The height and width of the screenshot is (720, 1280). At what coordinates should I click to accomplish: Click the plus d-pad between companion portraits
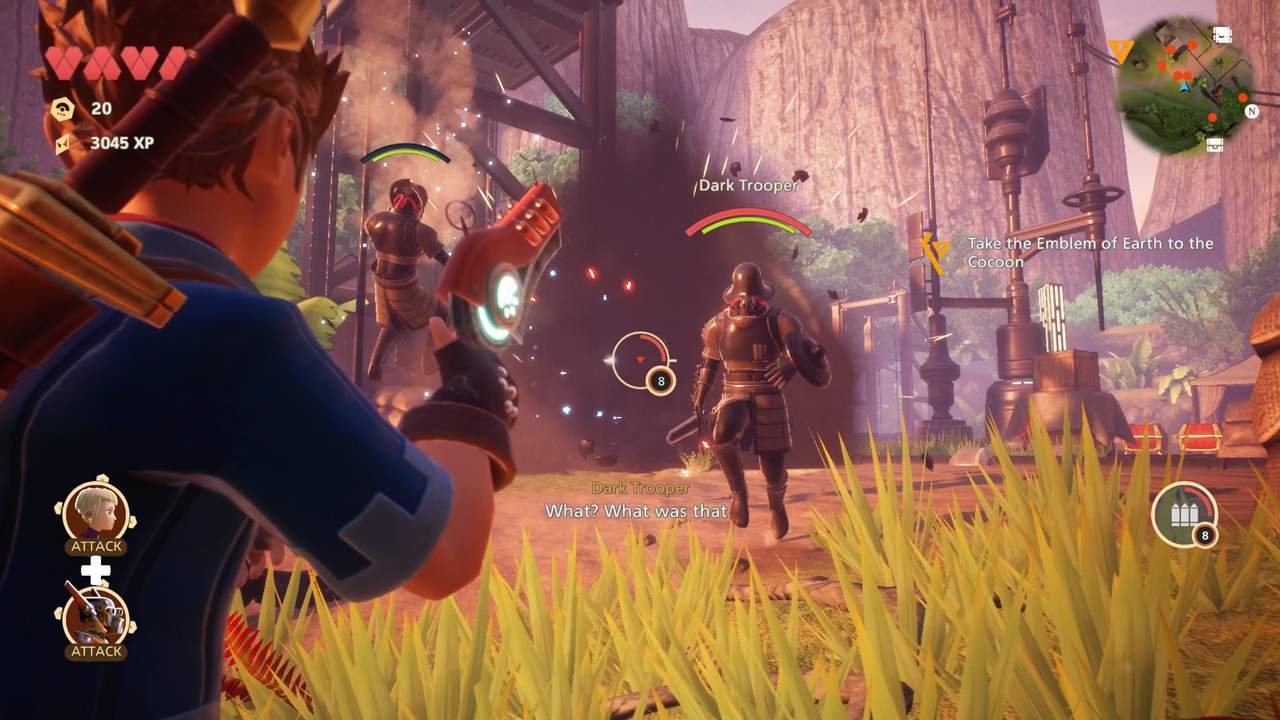click(96, 570)
